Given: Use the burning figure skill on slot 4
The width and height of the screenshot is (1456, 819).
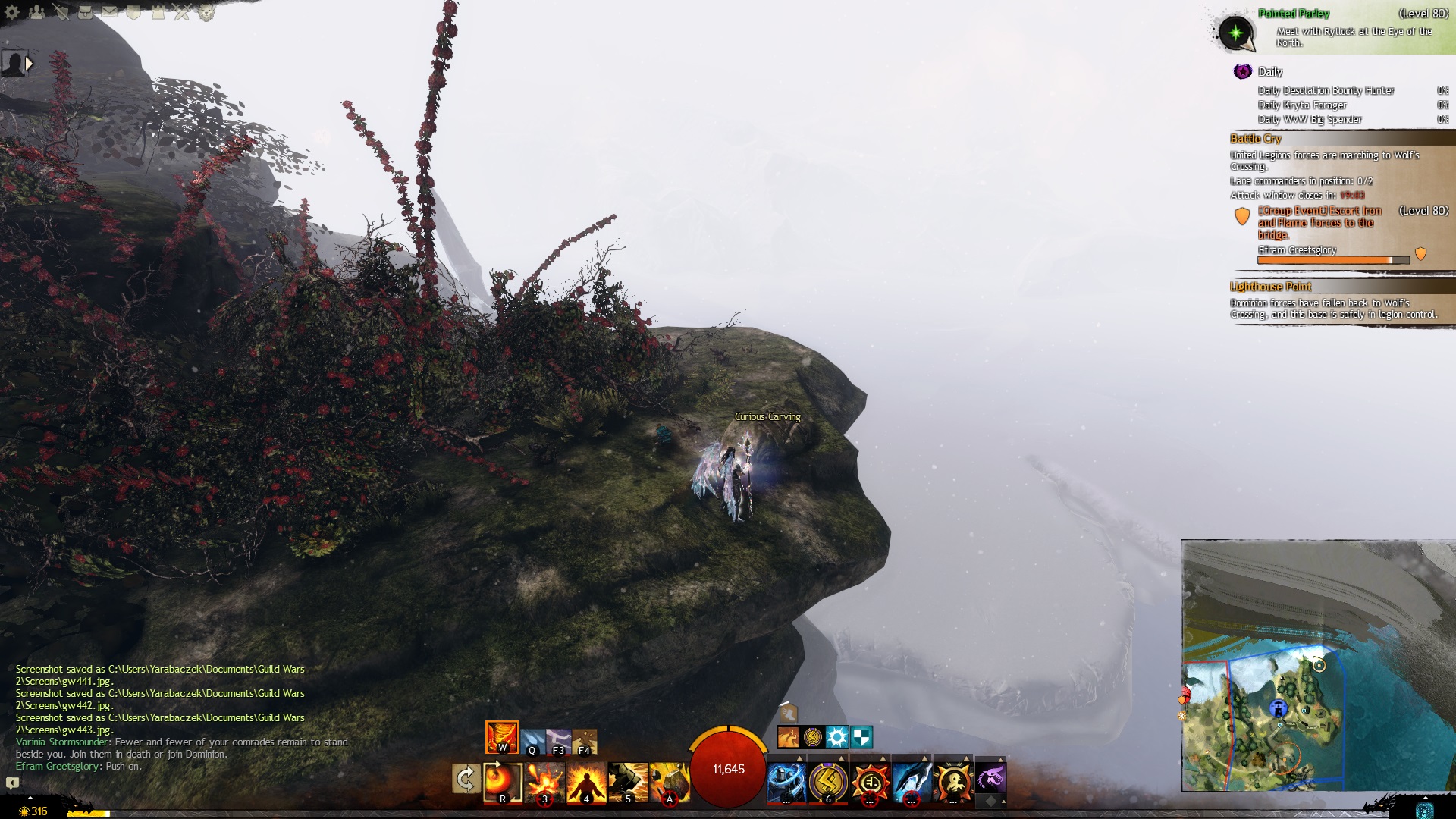Looking at the screenshot, I should pos(586,783).
